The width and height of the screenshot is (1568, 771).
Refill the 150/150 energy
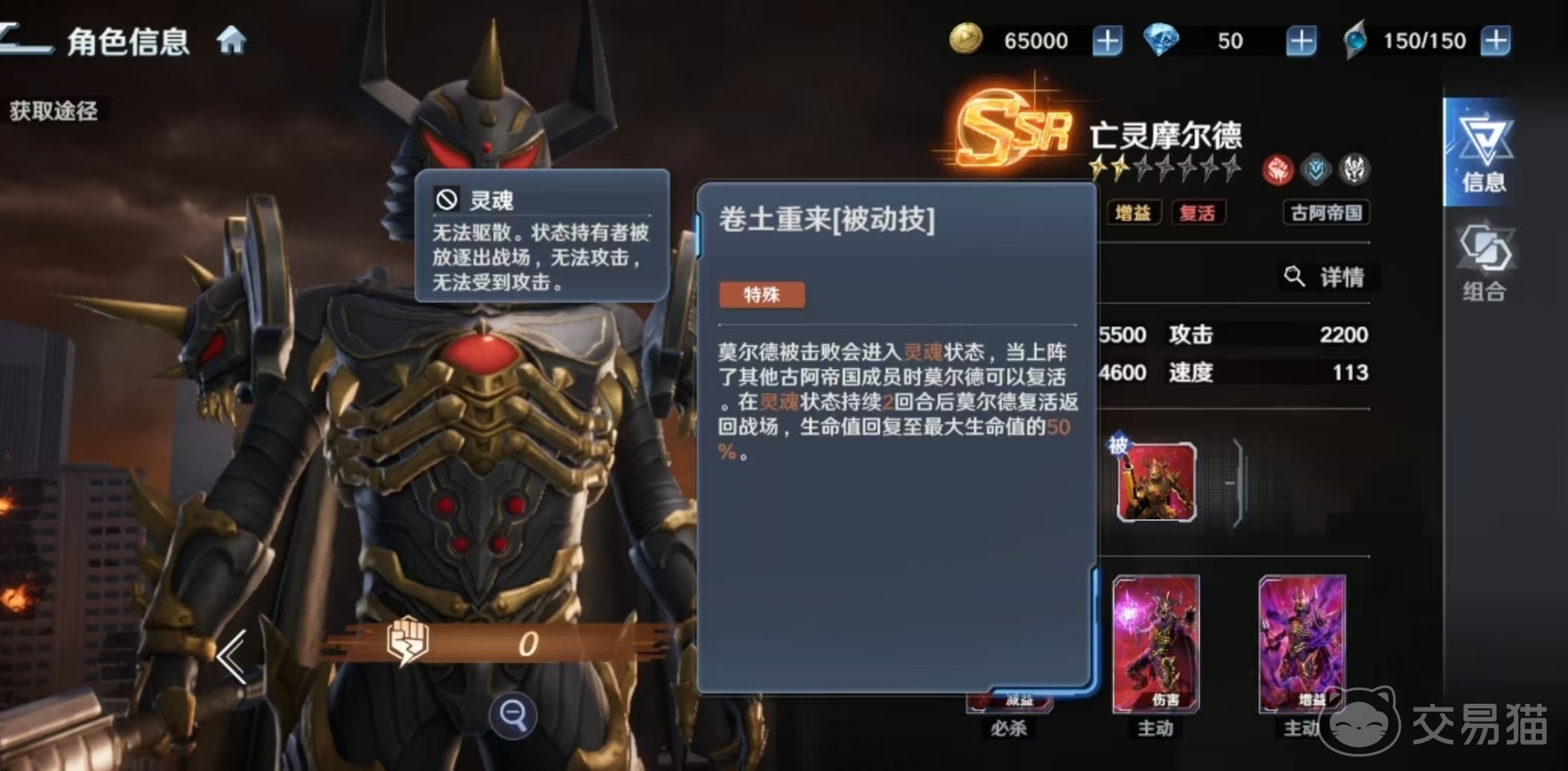click(1495, 41)
